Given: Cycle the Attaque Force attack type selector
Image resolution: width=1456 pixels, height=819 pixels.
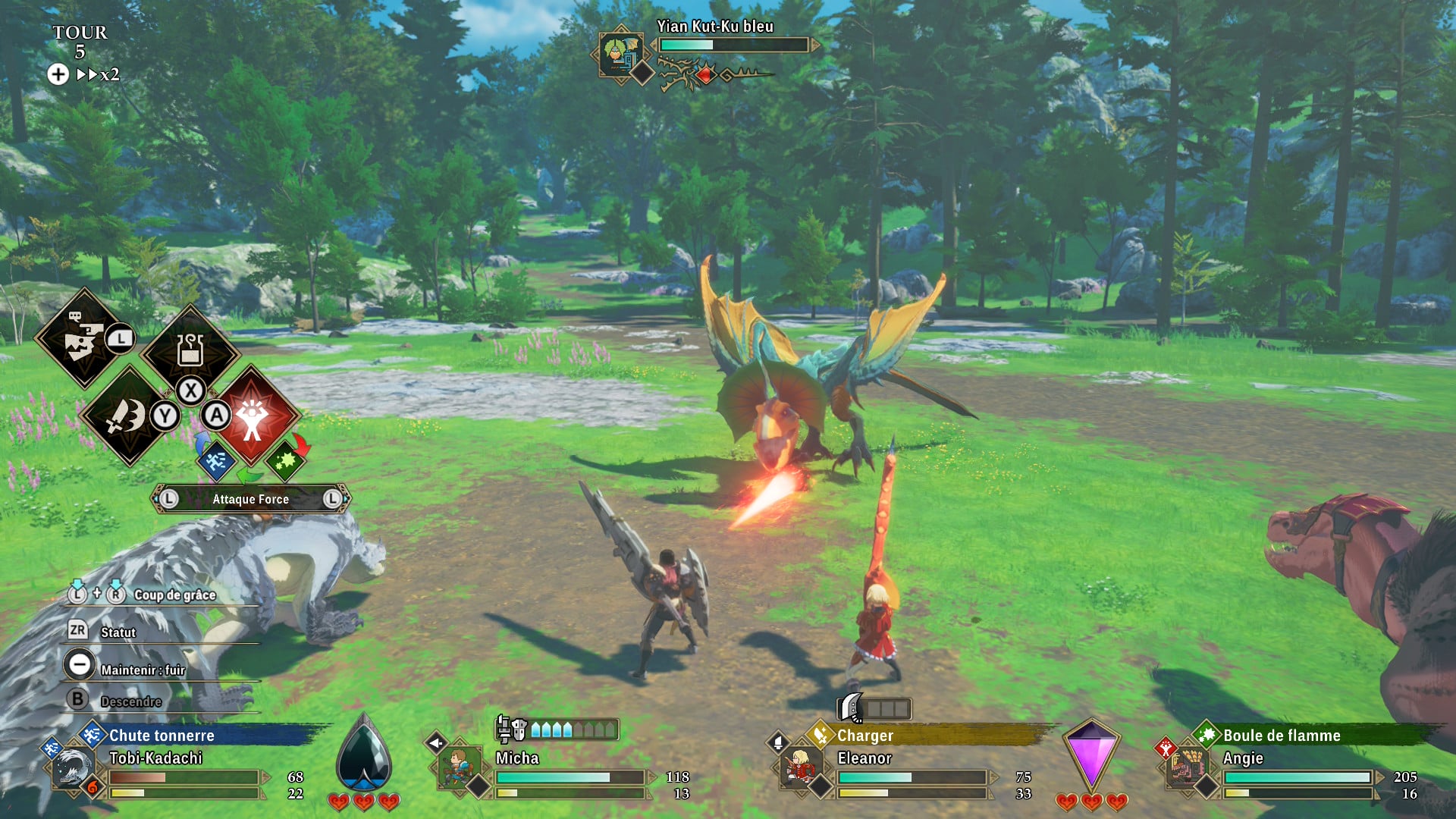Looking at the screenshot, I should pos(250,499).
